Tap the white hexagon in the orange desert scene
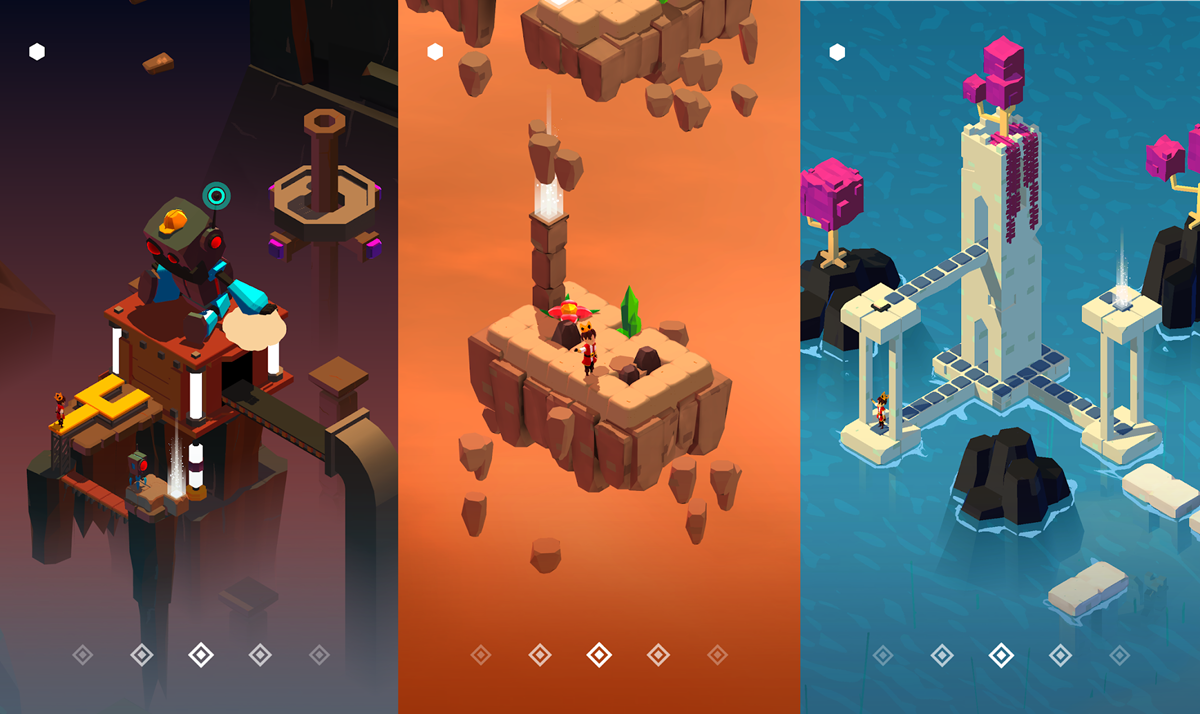This screenshot has width=1200, height=714. (435, 52)
